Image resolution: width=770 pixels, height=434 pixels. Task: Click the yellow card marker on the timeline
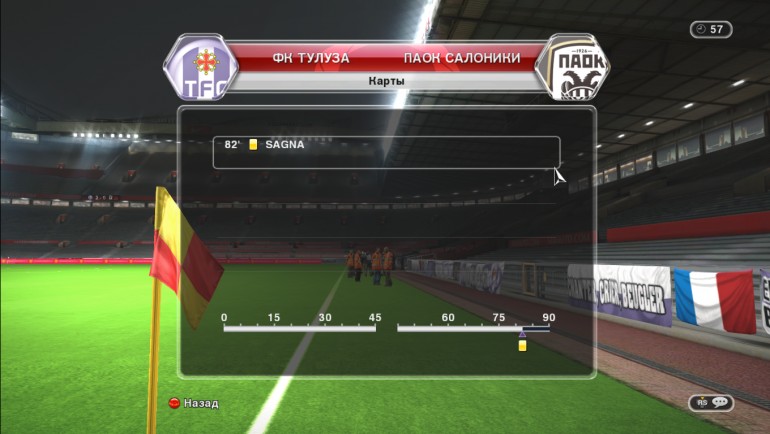click(x=522, y=346)
